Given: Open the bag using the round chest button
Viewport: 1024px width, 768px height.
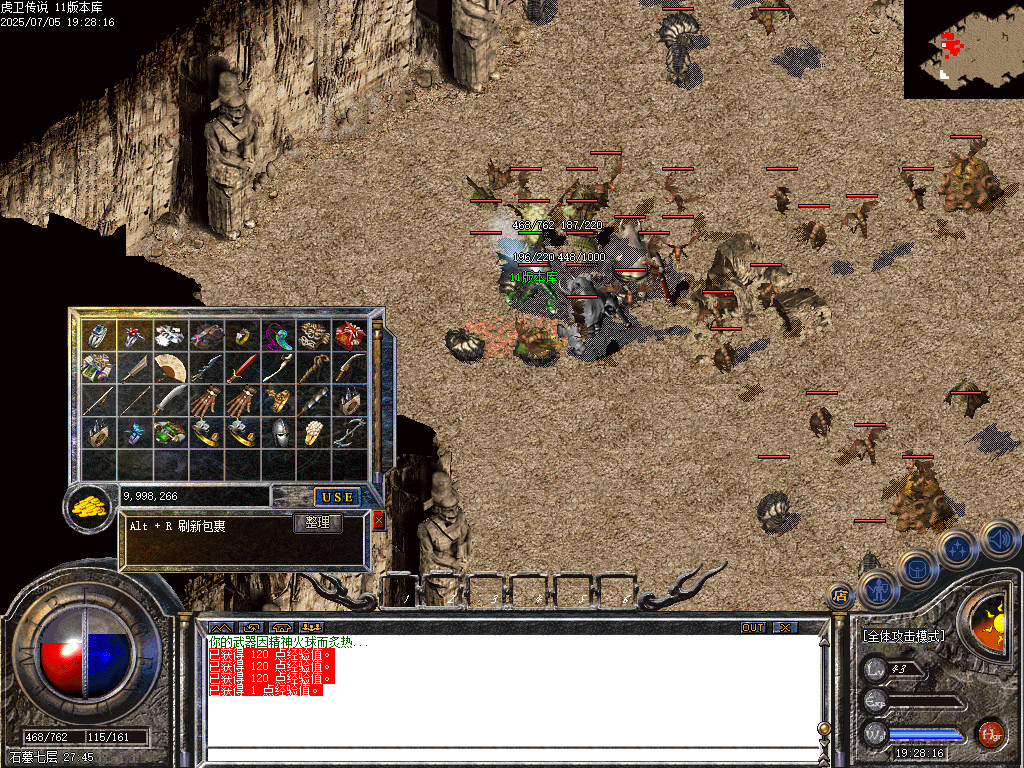Looking at the screenshot, I should tap(916, 569).
